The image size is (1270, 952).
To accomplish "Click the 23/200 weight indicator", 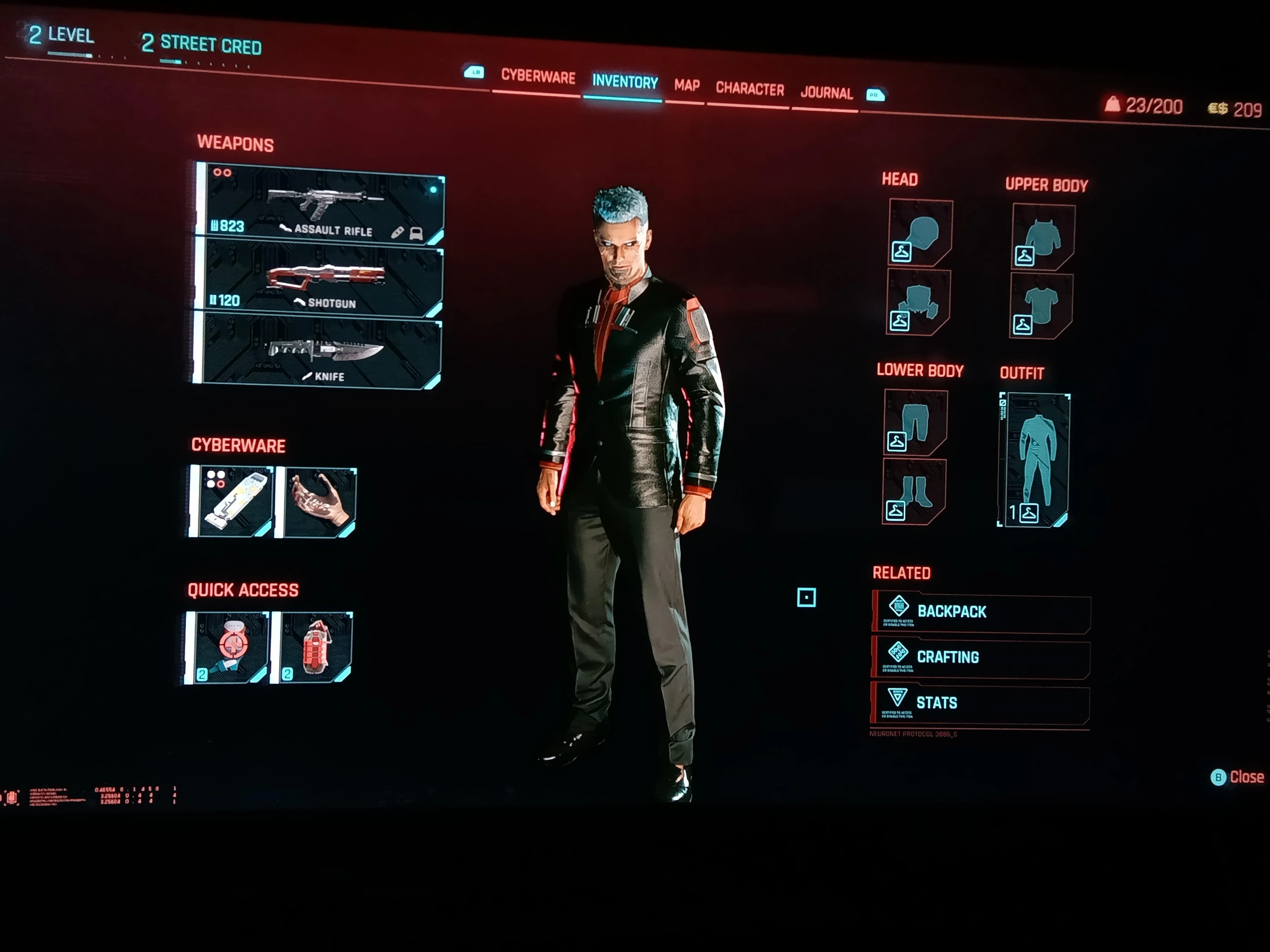I will (x=1142, y=106).
